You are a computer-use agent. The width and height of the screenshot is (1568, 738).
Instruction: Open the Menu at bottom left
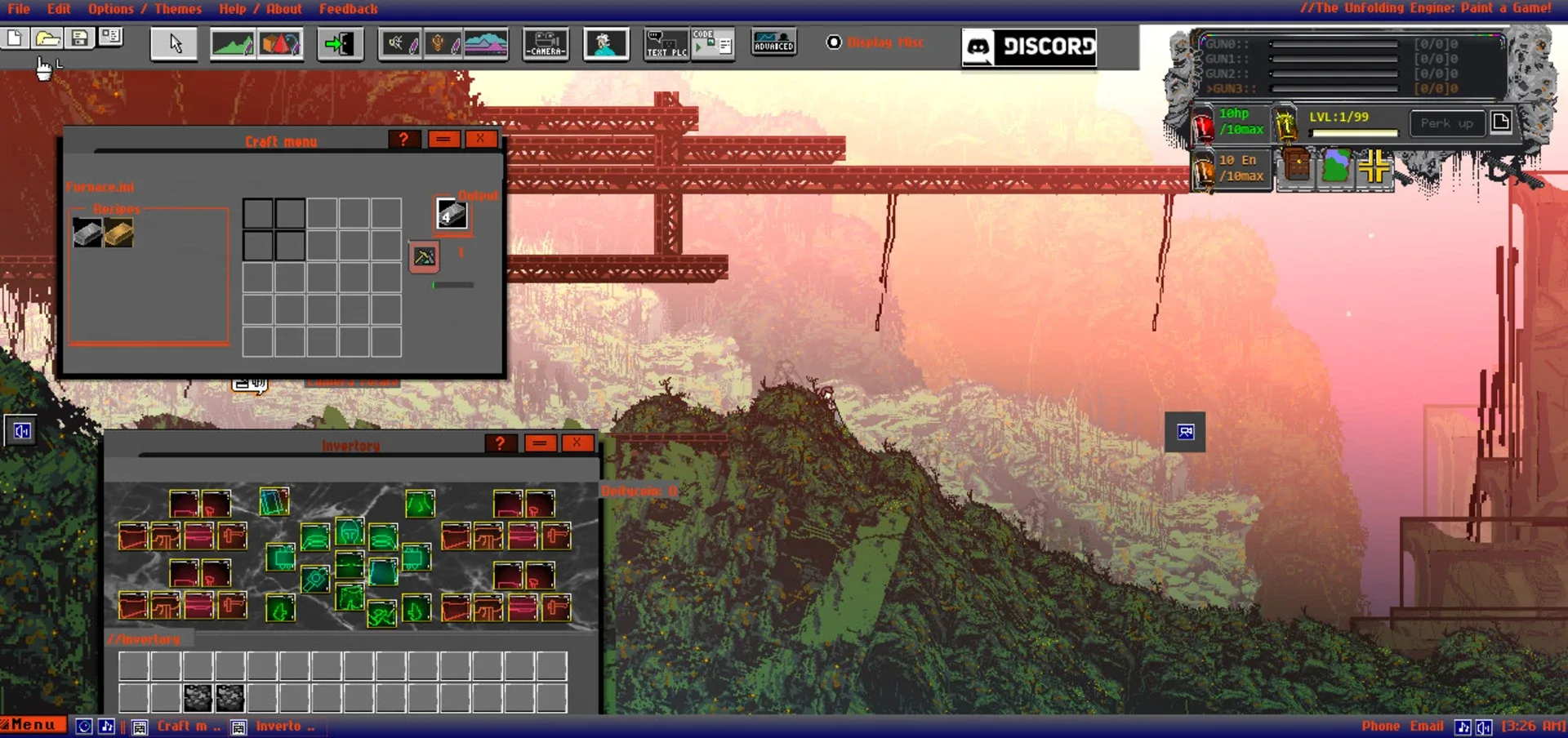point(31,724)
